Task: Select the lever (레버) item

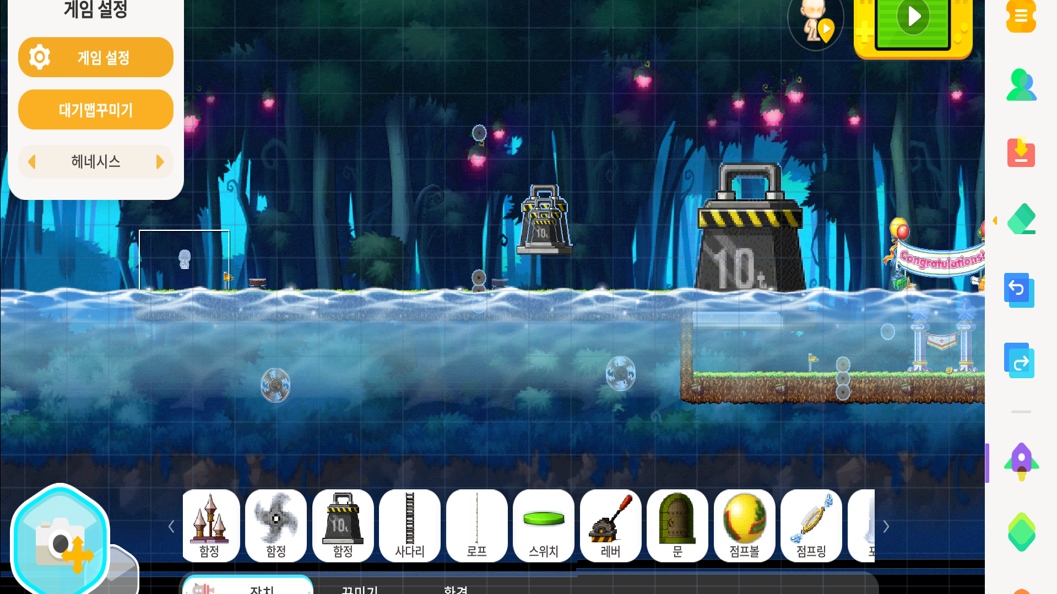Action: 611,525
